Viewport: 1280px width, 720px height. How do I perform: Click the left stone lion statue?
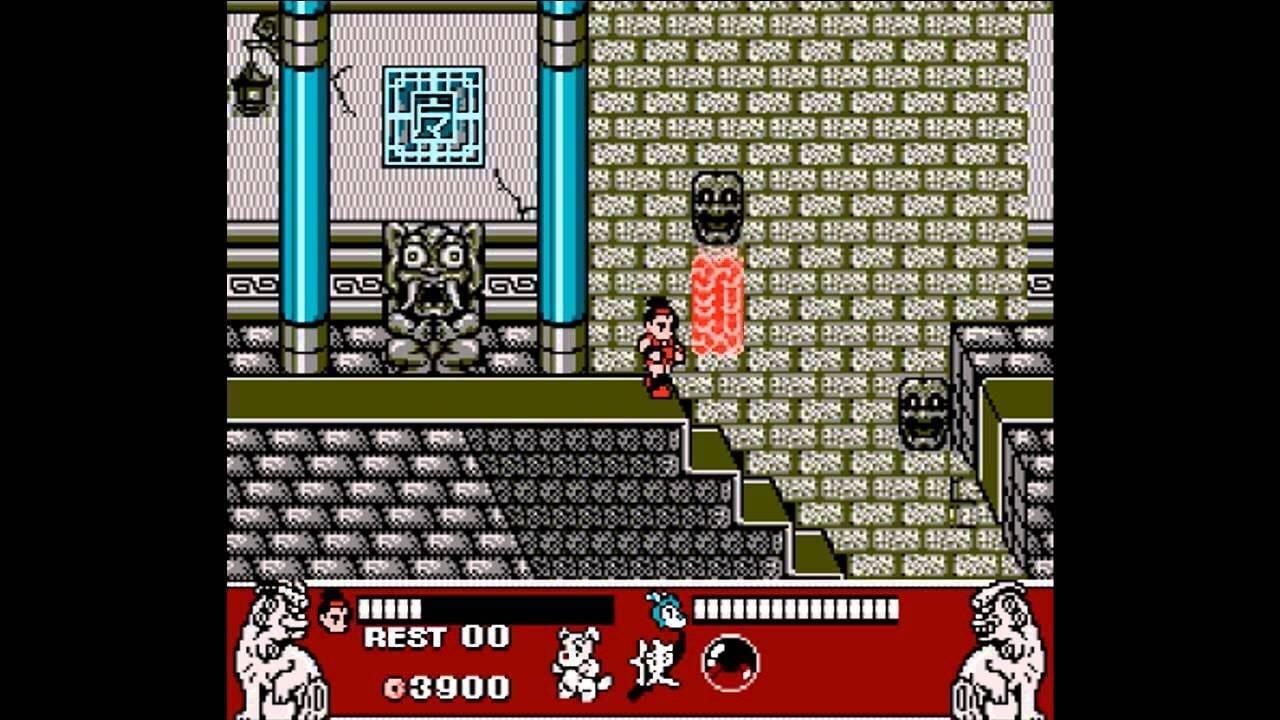(276, 650)
